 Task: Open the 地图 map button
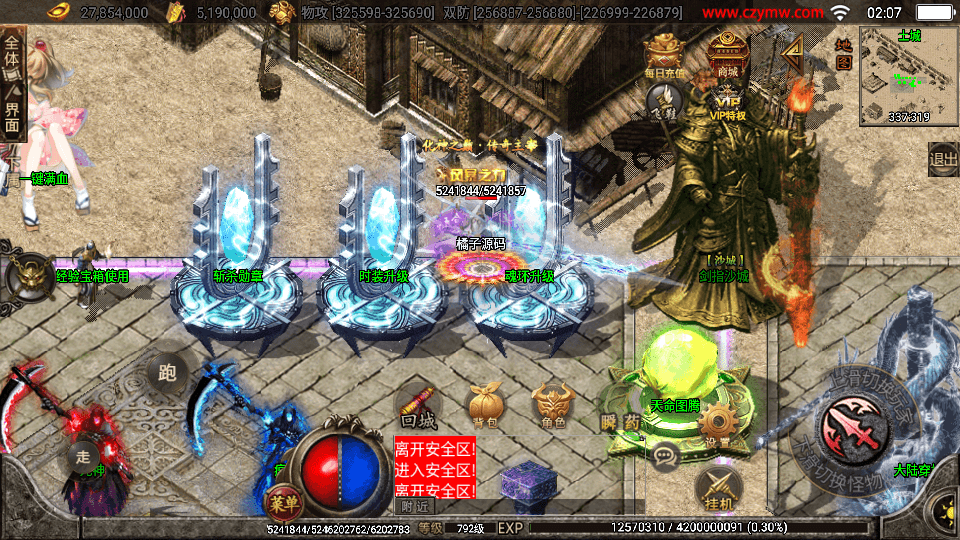tap(843, 53)
